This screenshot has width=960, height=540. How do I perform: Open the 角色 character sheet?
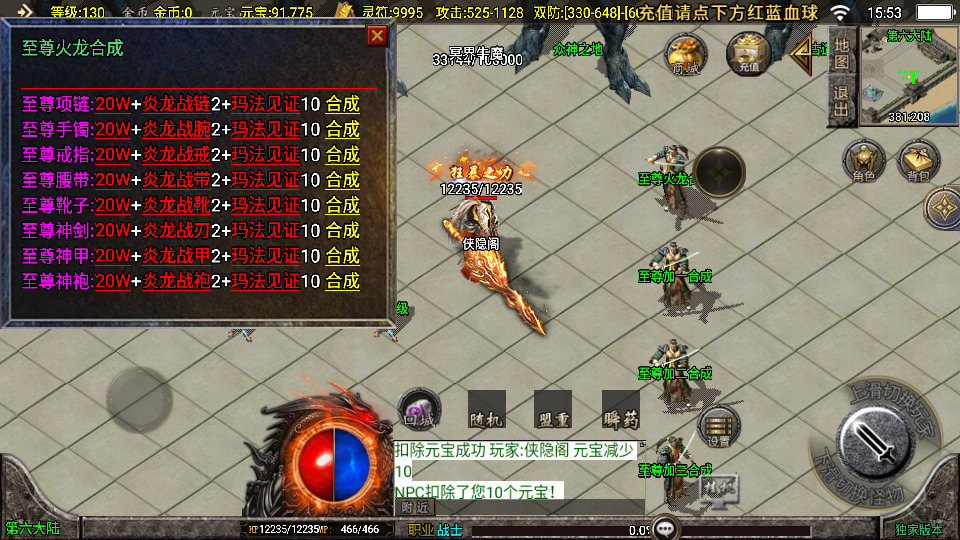pos(864,162)
